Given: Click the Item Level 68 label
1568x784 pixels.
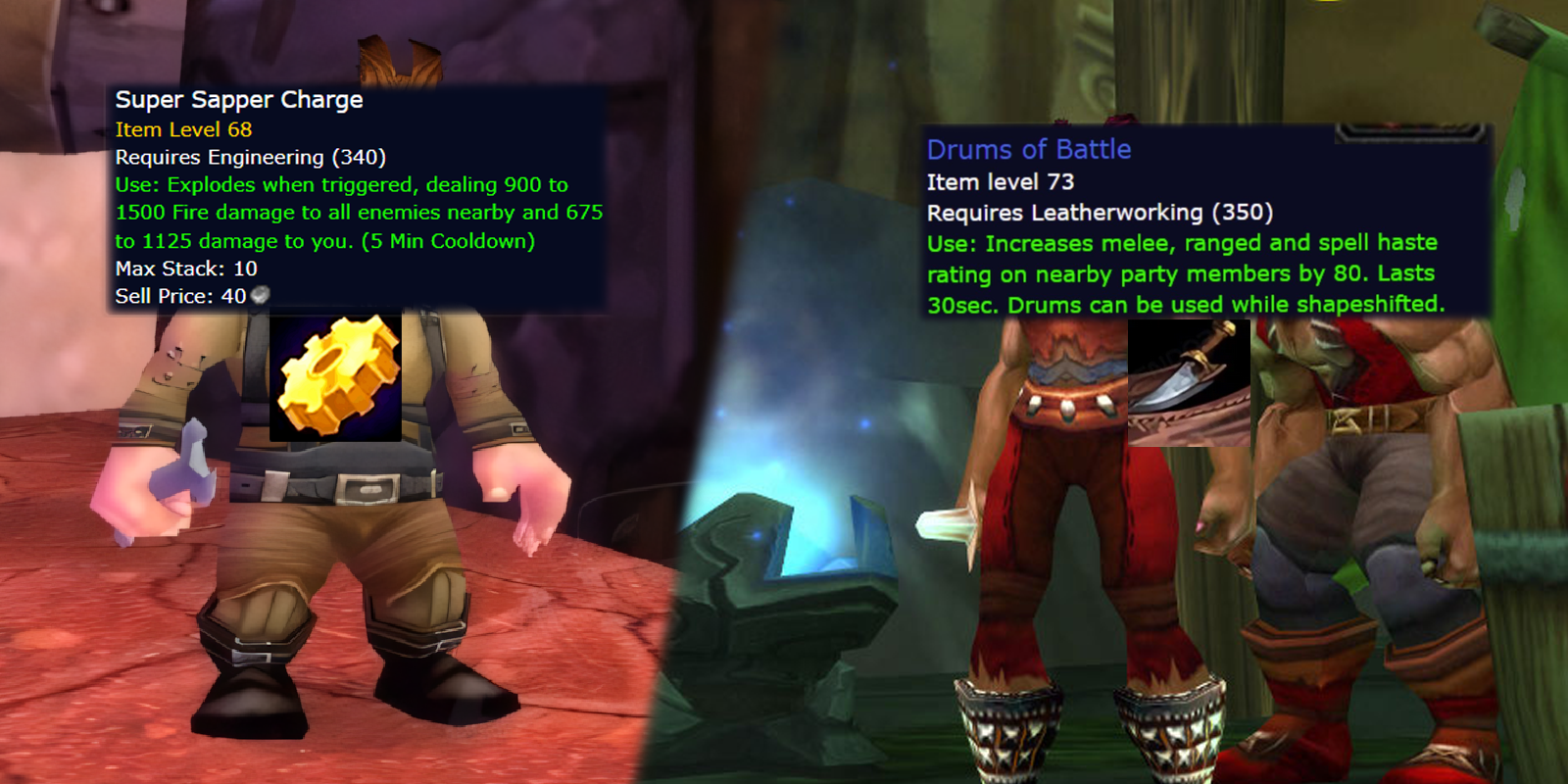Looking at the screenshot, I should tap(182, 128).
